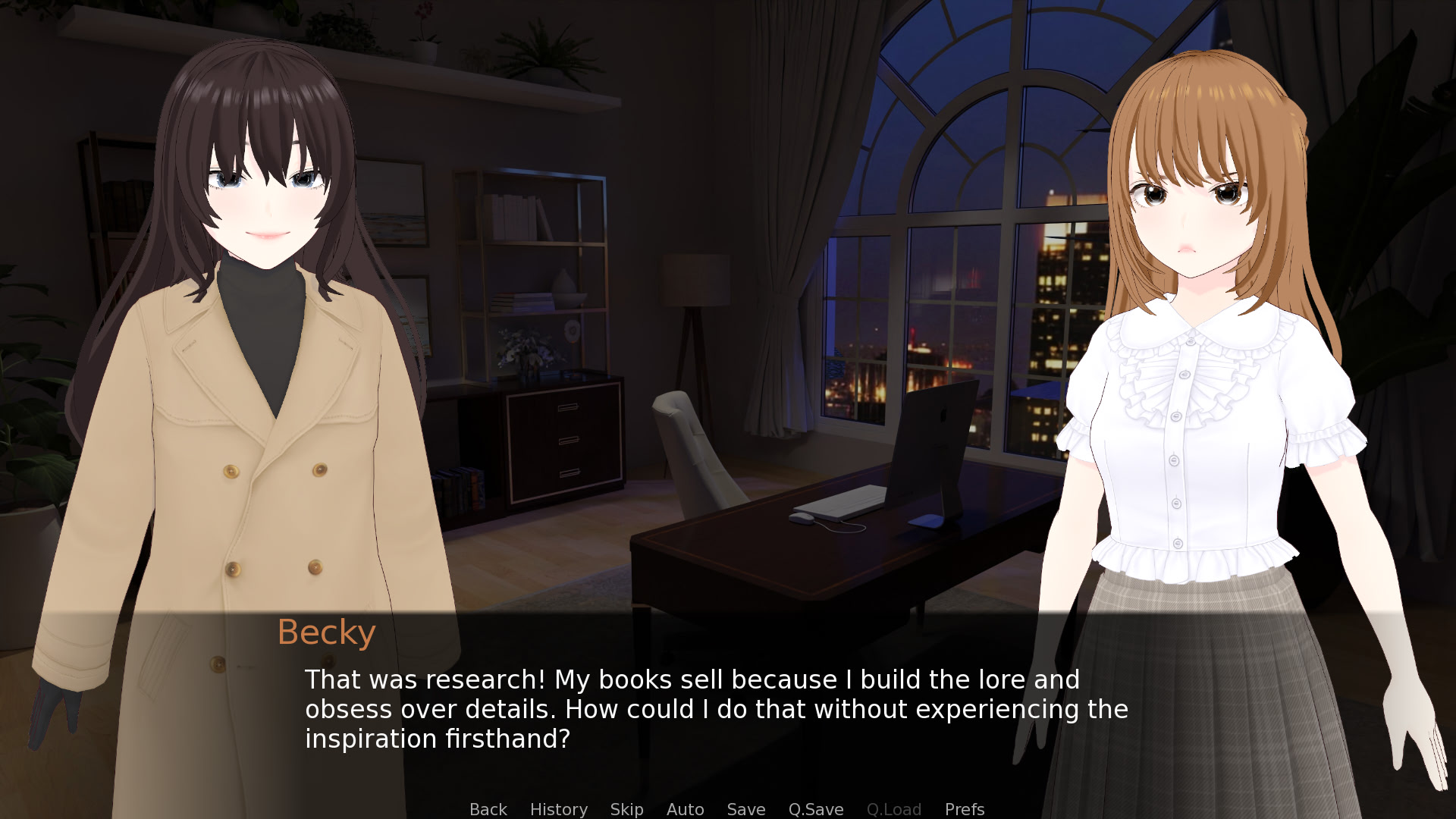Open the Save game menu

coord(745,809)
